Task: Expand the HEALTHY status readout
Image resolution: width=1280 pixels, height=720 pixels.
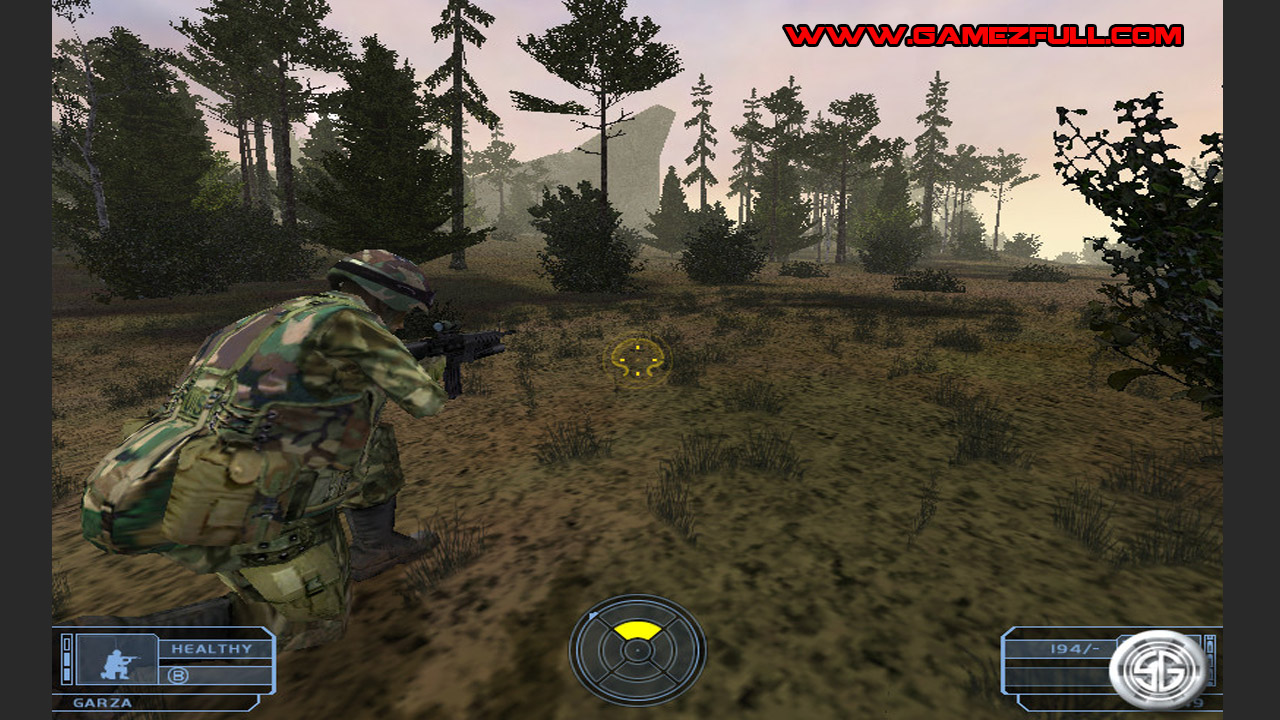Action: [x=212, y=647]
